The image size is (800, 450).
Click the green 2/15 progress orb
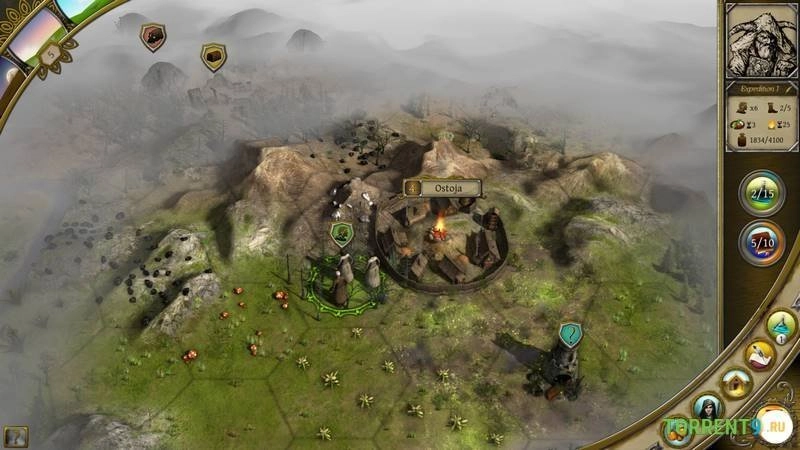(762, 192)
